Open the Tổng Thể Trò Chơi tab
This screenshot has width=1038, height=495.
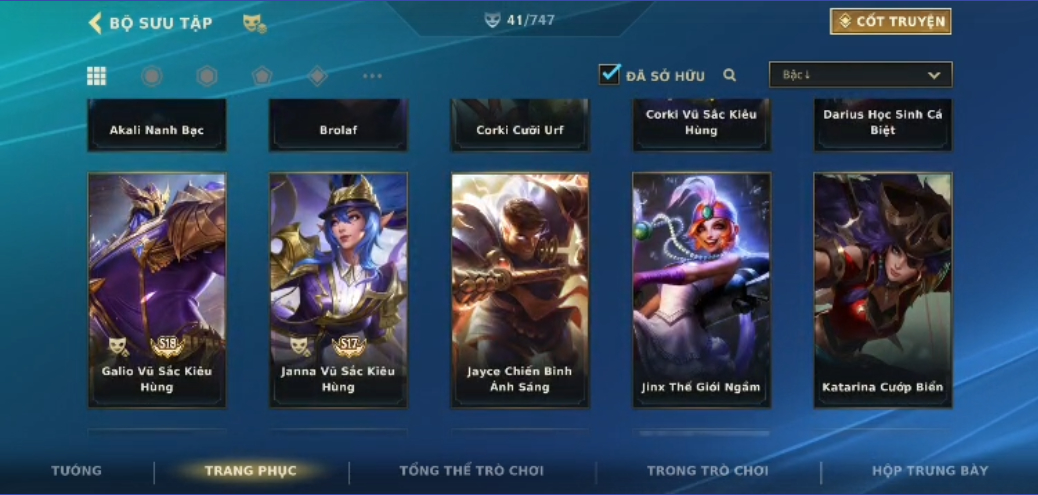click(472, 471)
